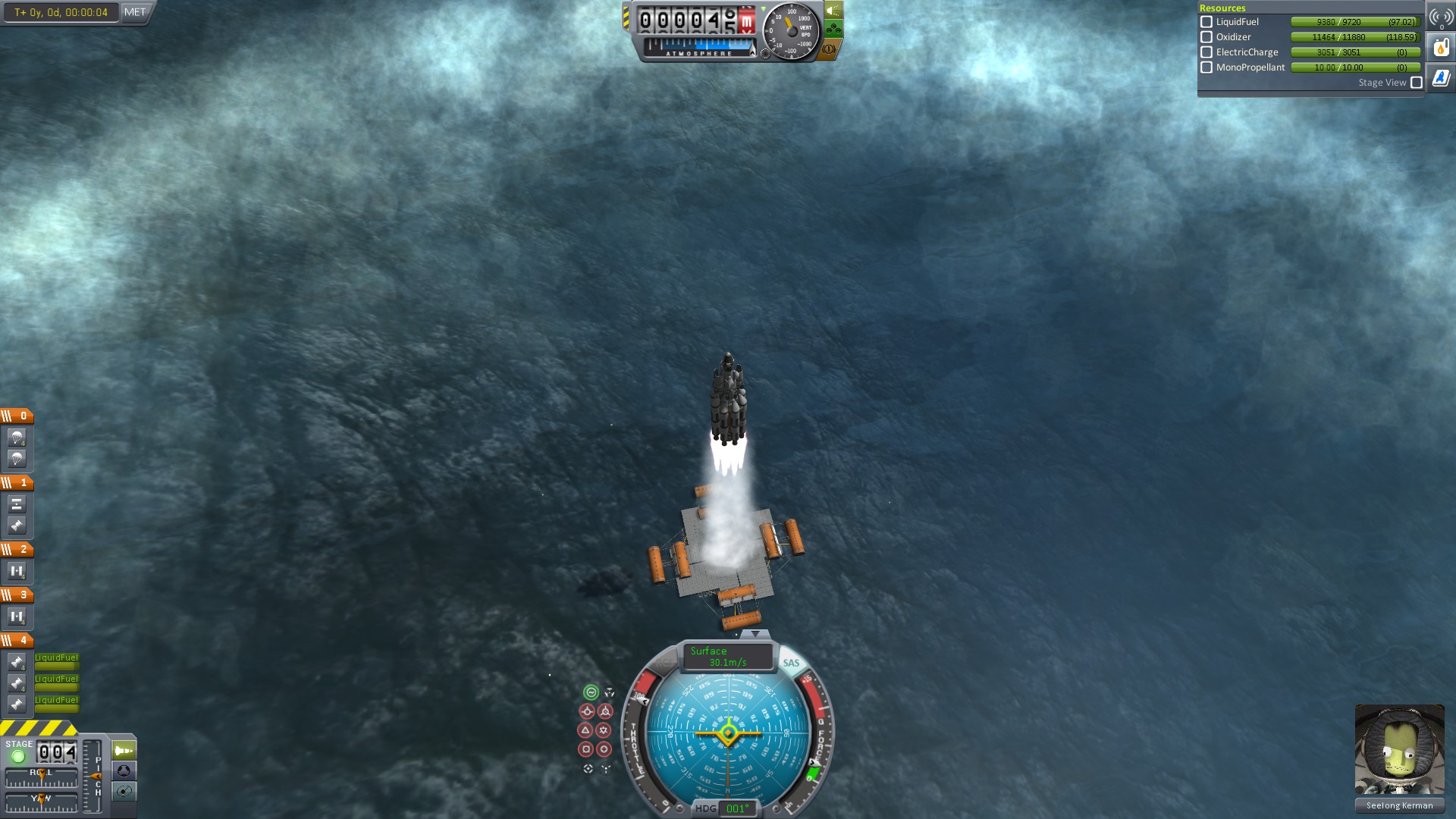Open Seelong Kerman's crew portrait
The image size is (1456, 819).
click(x=1399, y=749)
